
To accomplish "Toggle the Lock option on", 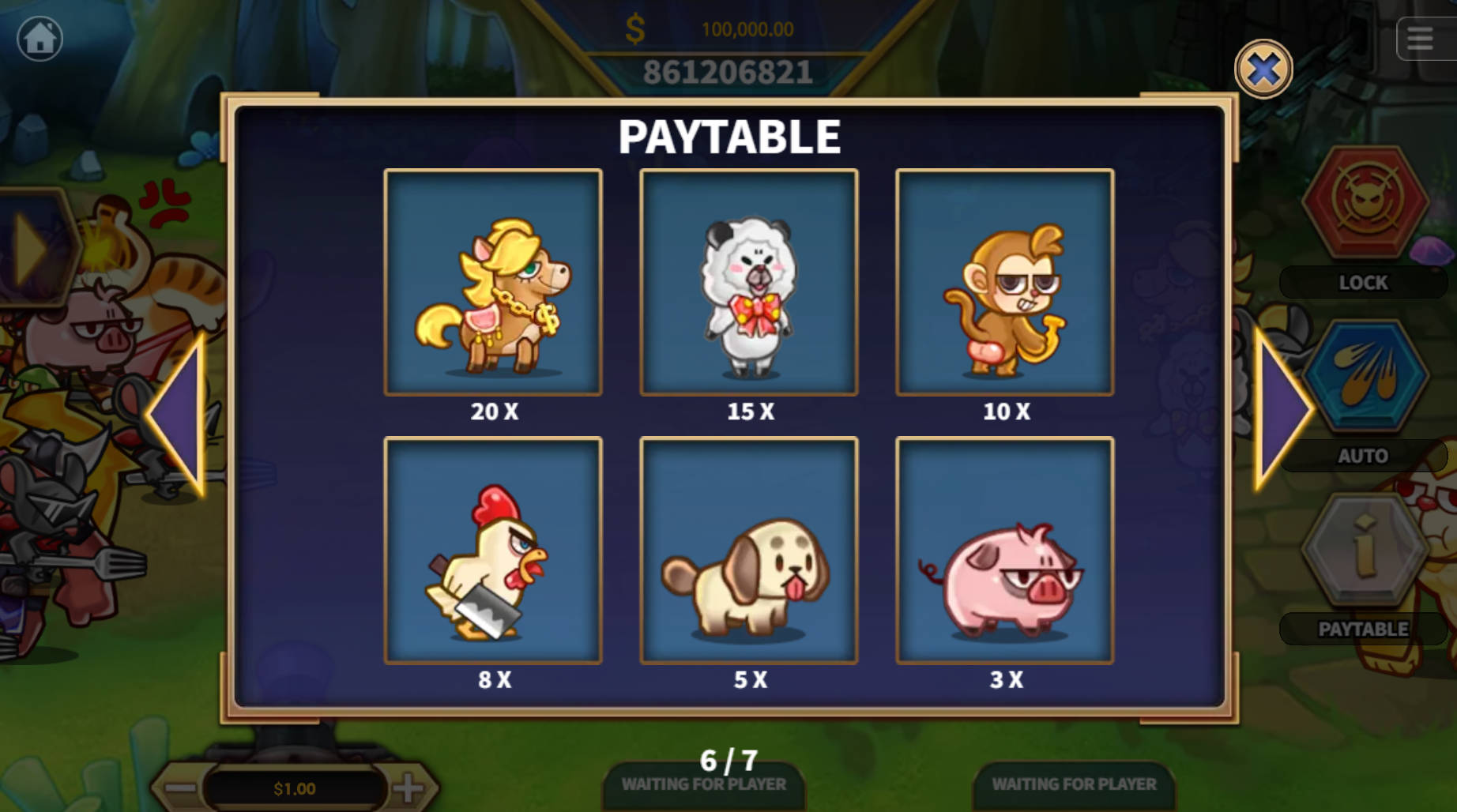I will (1363, 282).
